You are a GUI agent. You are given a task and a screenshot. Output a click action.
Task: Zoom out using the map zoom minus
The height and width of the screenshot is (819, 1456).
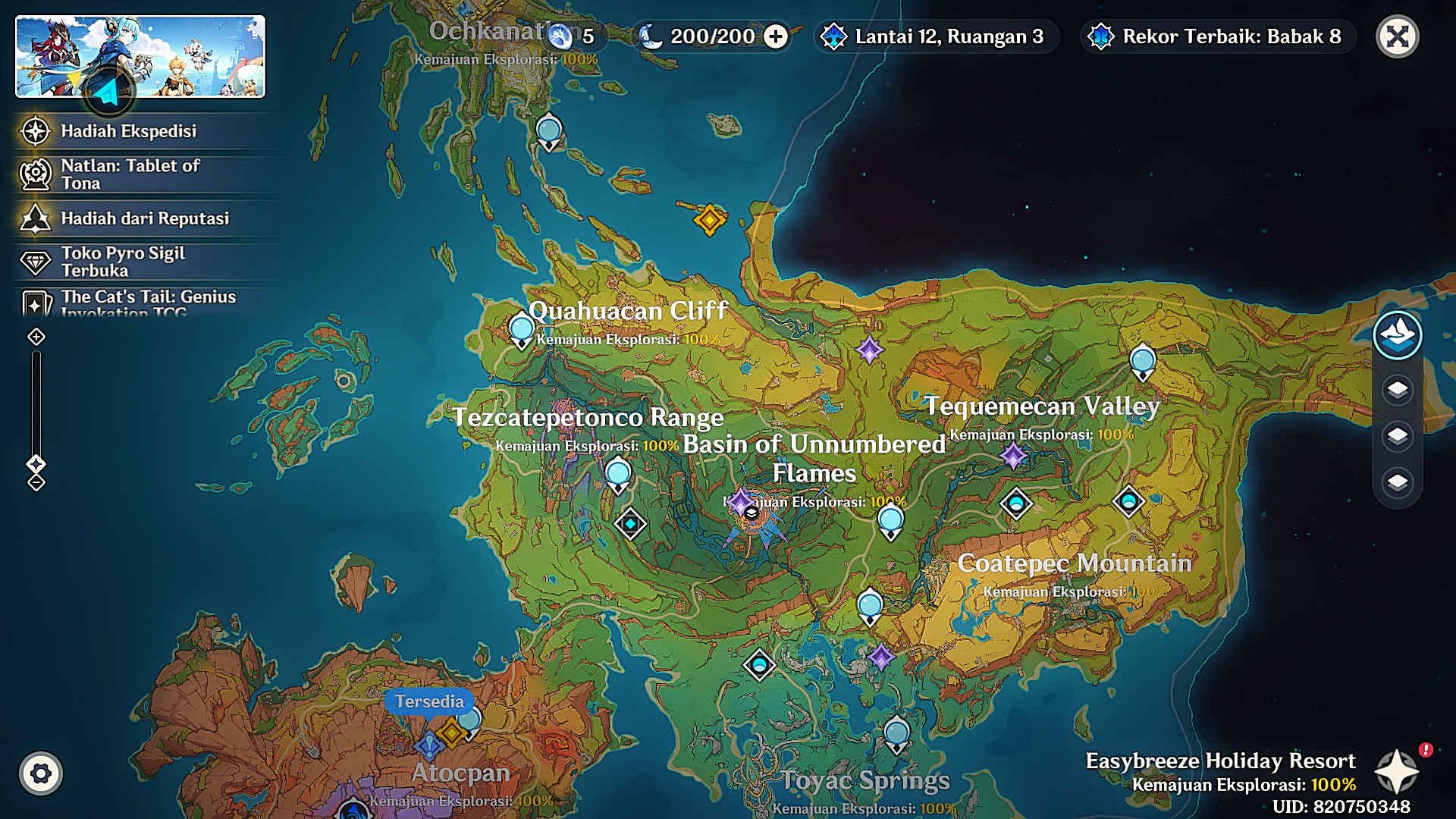pos(36,483)
